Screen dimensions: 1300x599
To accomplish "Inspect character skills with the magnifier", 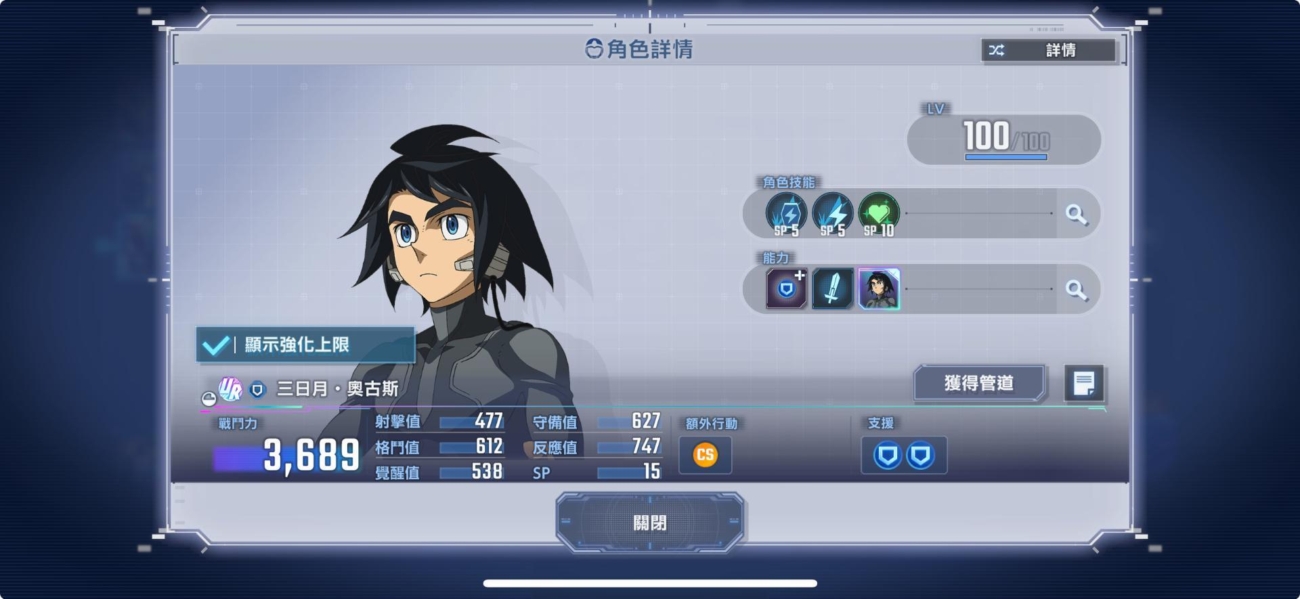I will point(1076,214).
